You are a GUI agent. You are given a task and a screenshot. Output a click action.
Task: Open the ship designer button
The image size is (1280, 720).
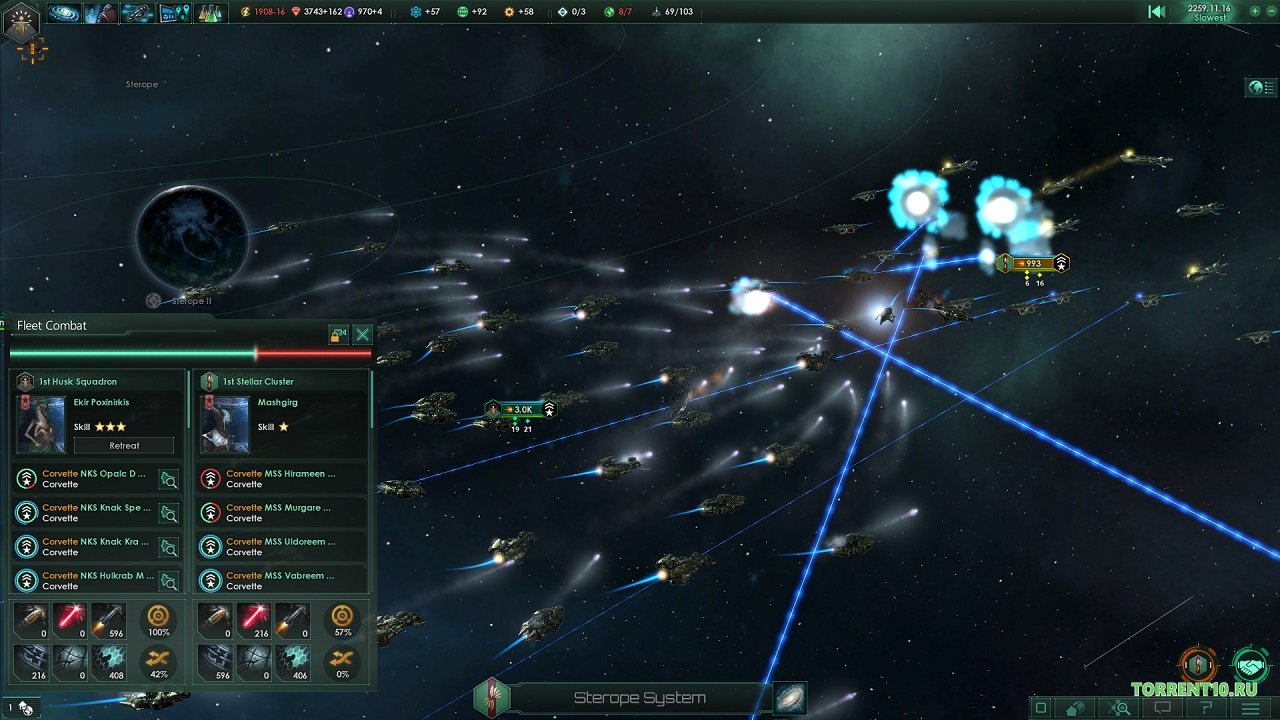(137, 13)
